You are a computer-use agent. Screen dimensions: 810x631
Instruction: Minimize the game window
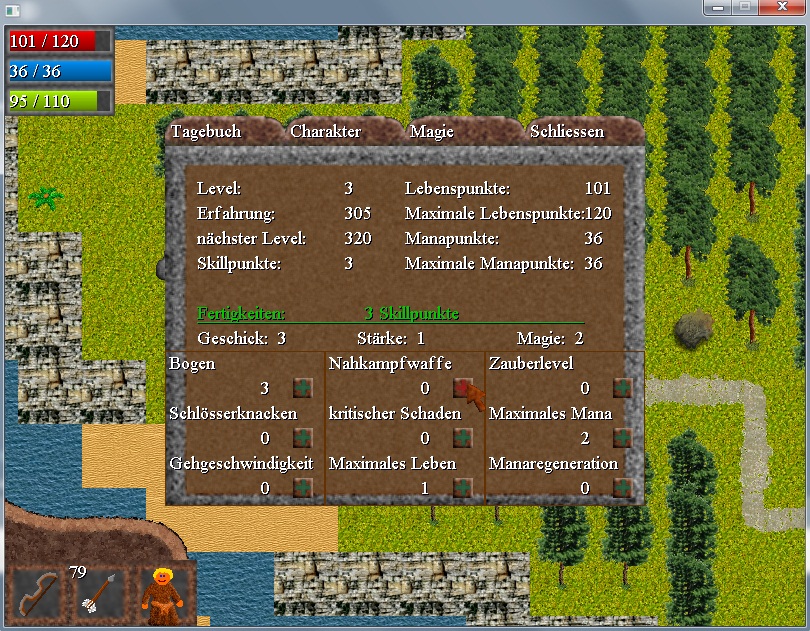716,8
